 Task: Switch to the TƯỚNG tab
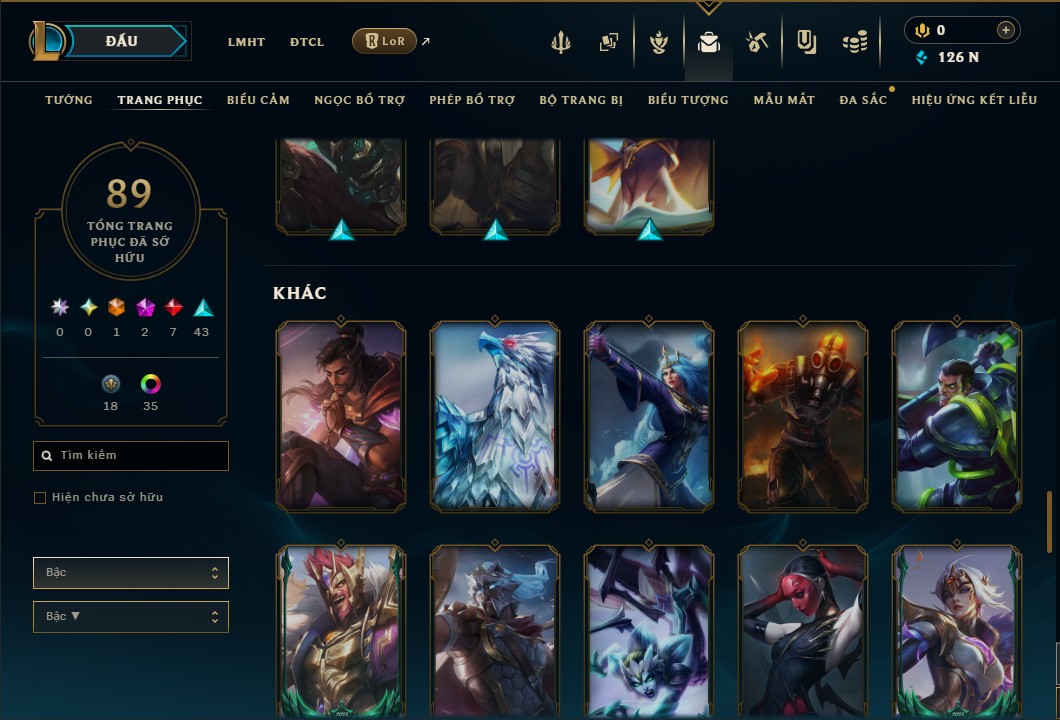(x=69, y=100)
